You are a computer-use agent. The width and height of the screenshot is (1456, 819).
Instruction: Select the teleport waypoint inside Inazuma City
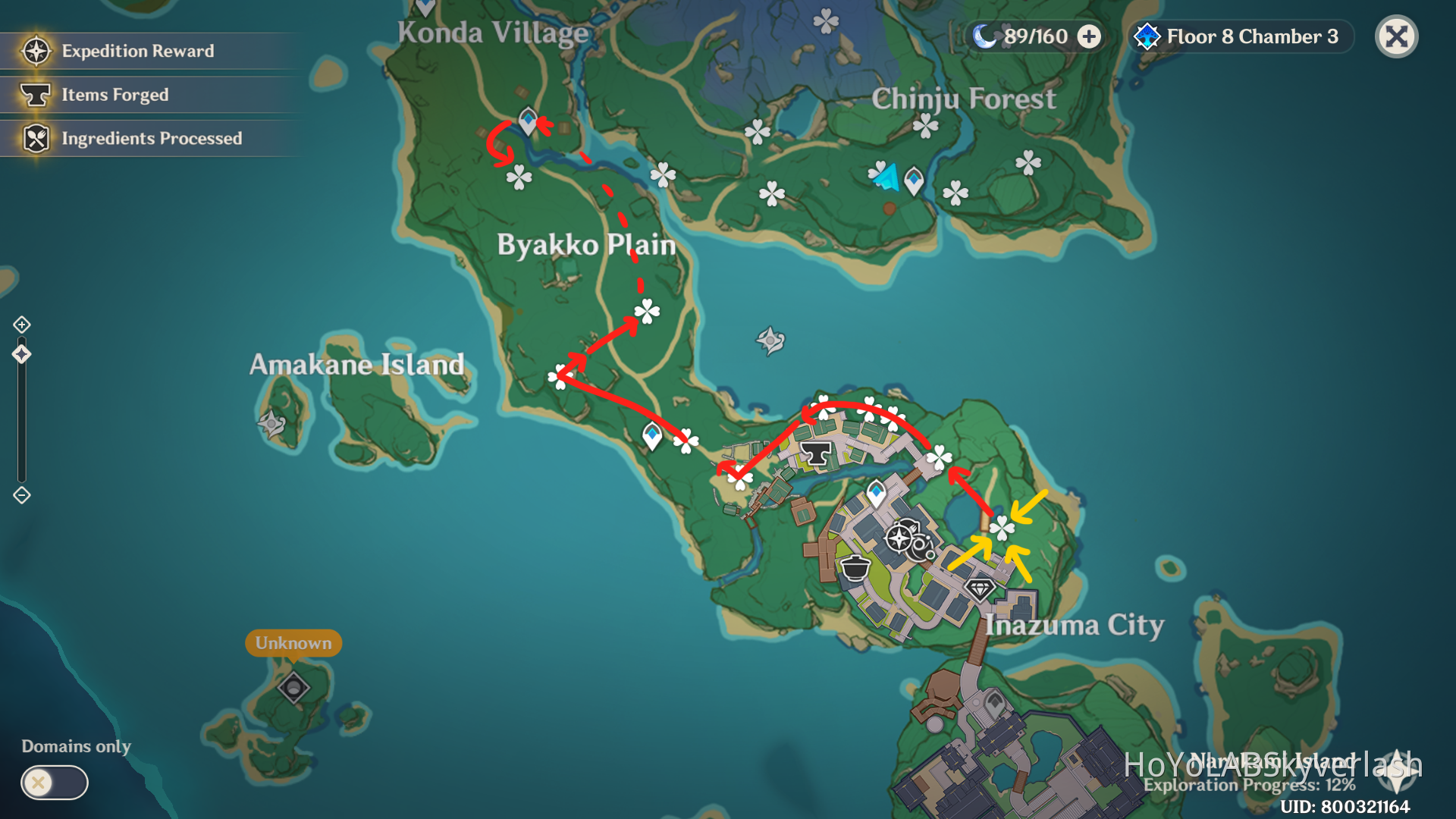click(x=876, y=491)
